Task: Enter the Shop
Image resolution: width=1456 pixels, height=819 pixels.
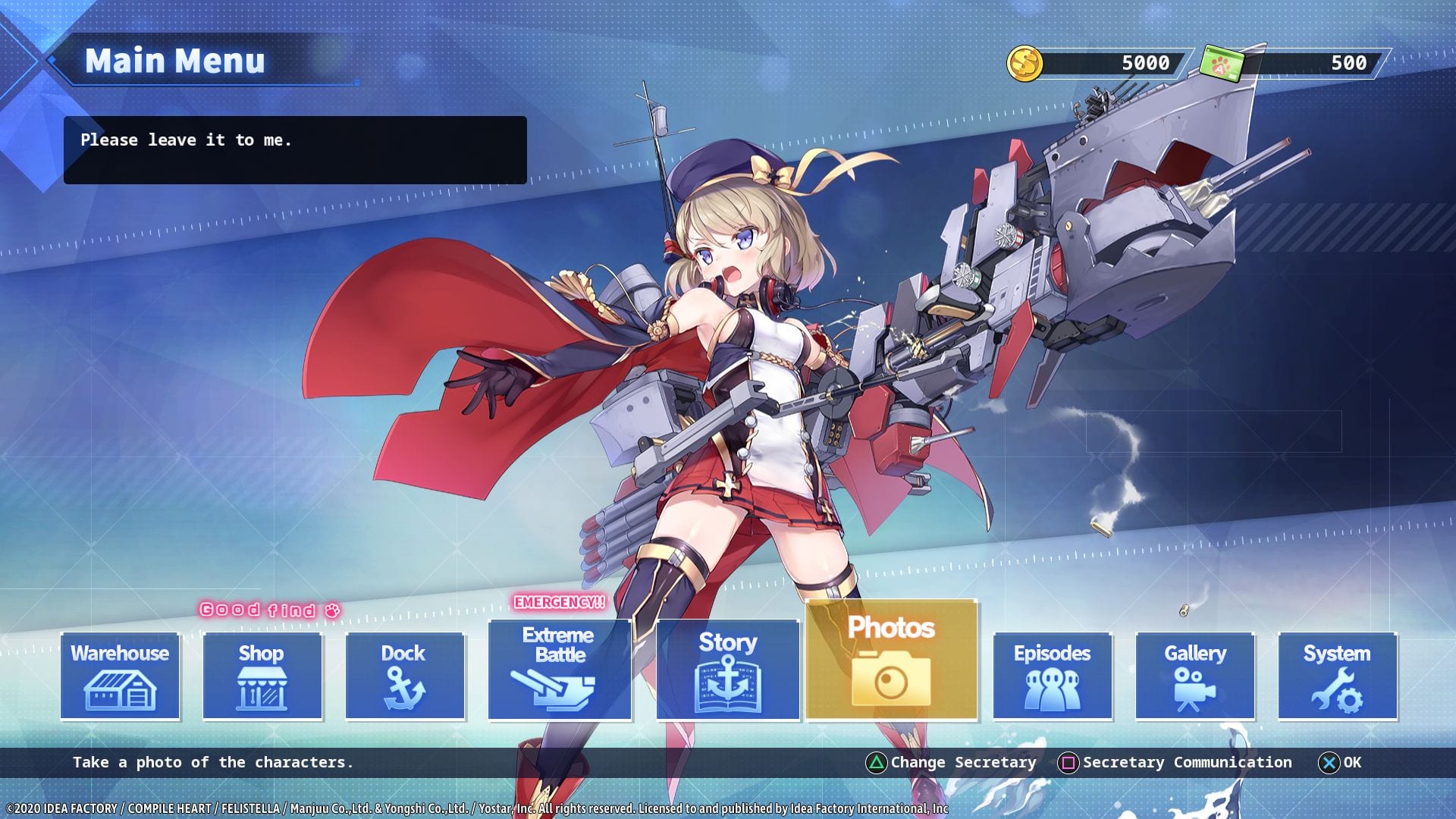Action: click(x=262, y=676)
